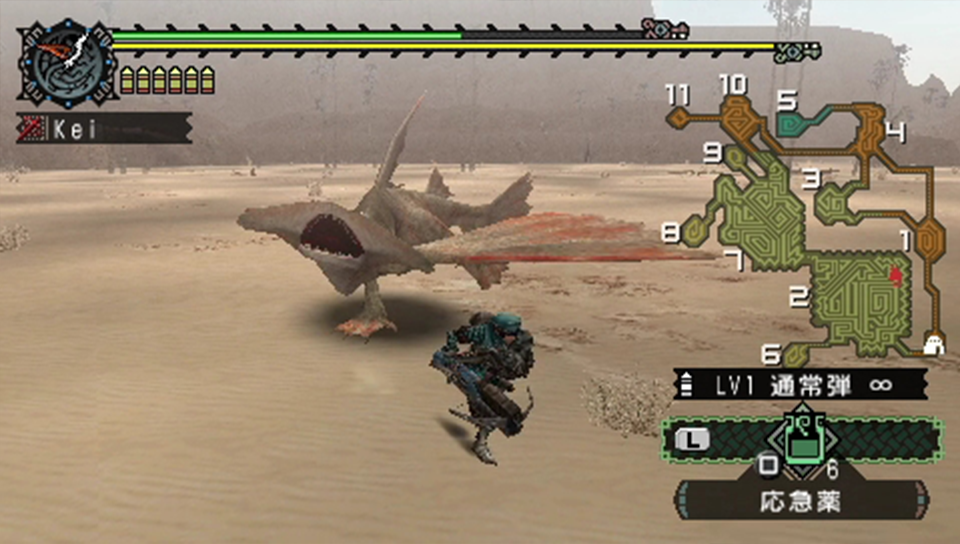This screenshot has width=960, height=544.
Task: Click the quest timer clock icon
Action: click(67, 63)
